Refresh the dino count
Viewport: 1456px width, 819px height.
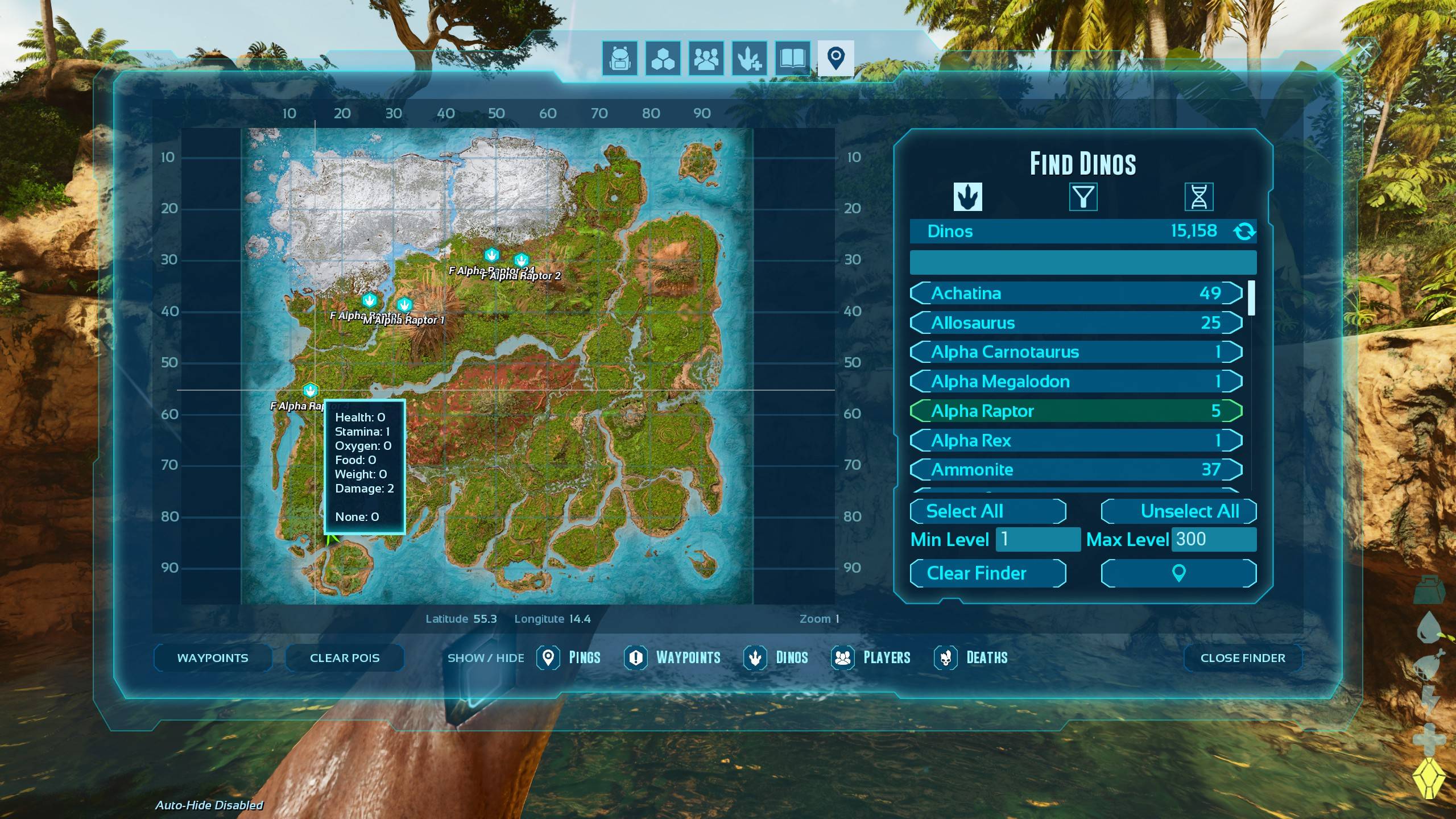click(x=1244, y=231)
